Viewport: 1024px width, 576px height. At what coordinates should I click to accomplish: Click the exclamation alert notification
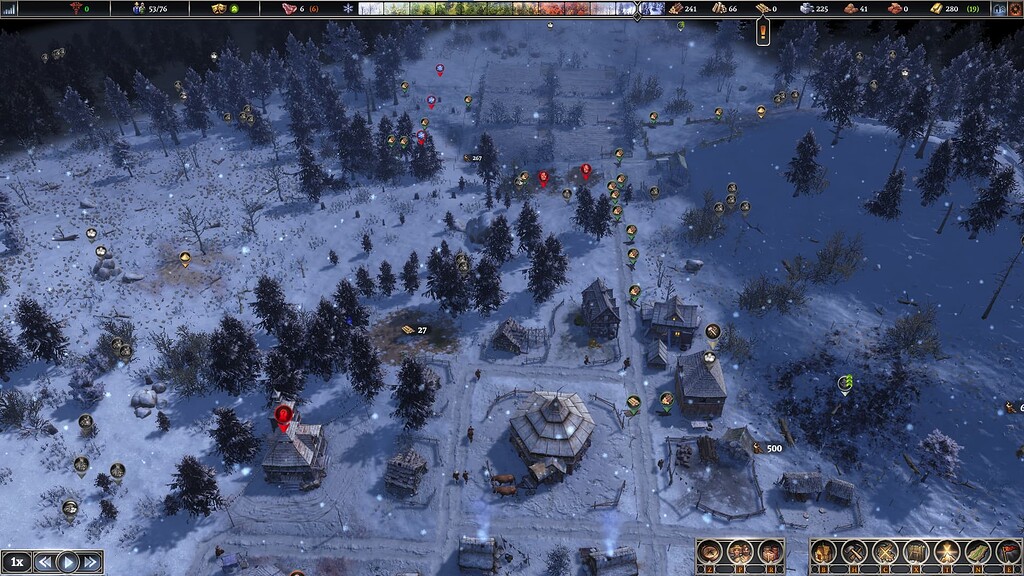[763, 31]
